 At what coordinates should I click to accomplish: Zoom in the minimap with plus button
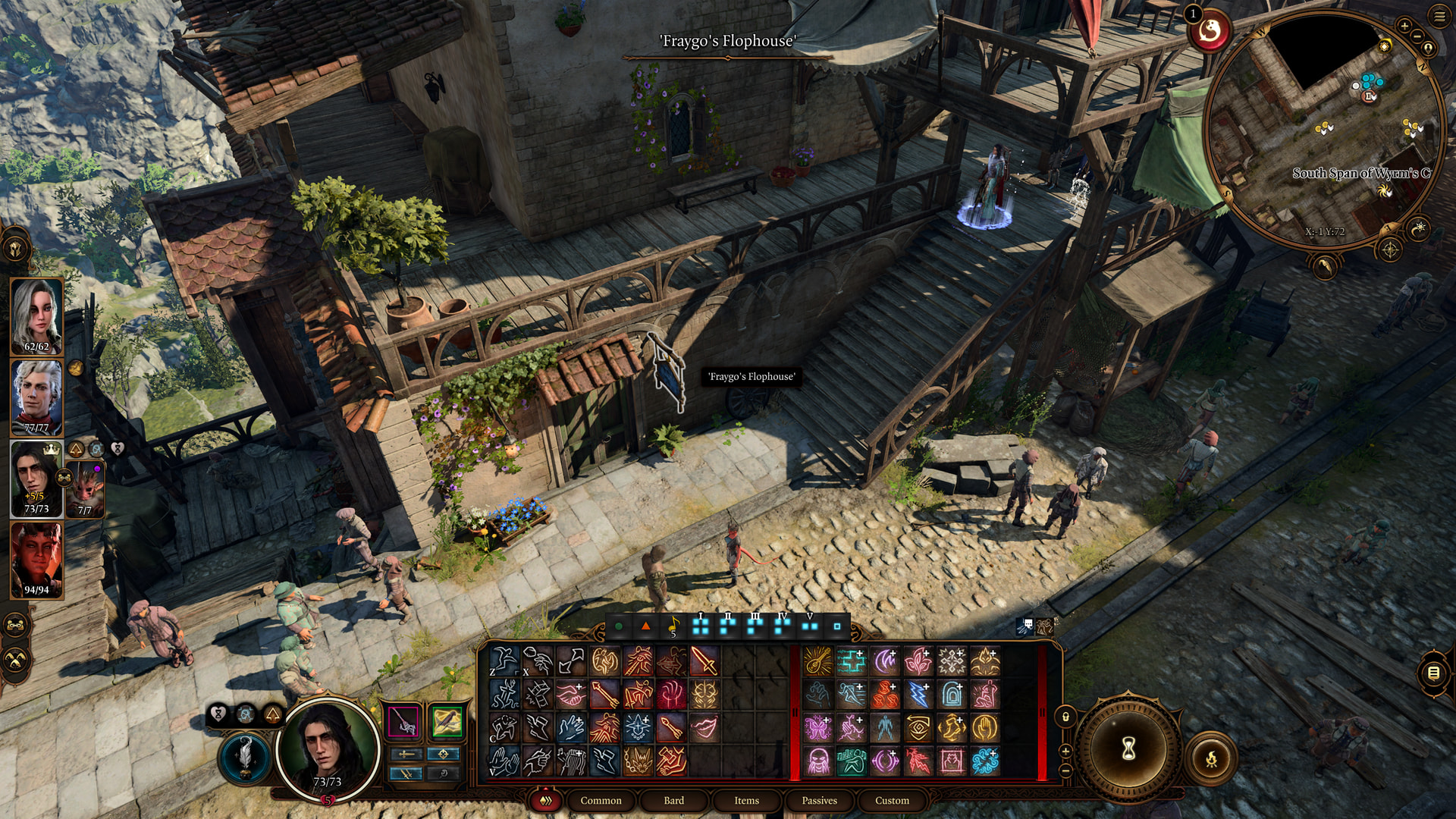(x=1404, y=26)
